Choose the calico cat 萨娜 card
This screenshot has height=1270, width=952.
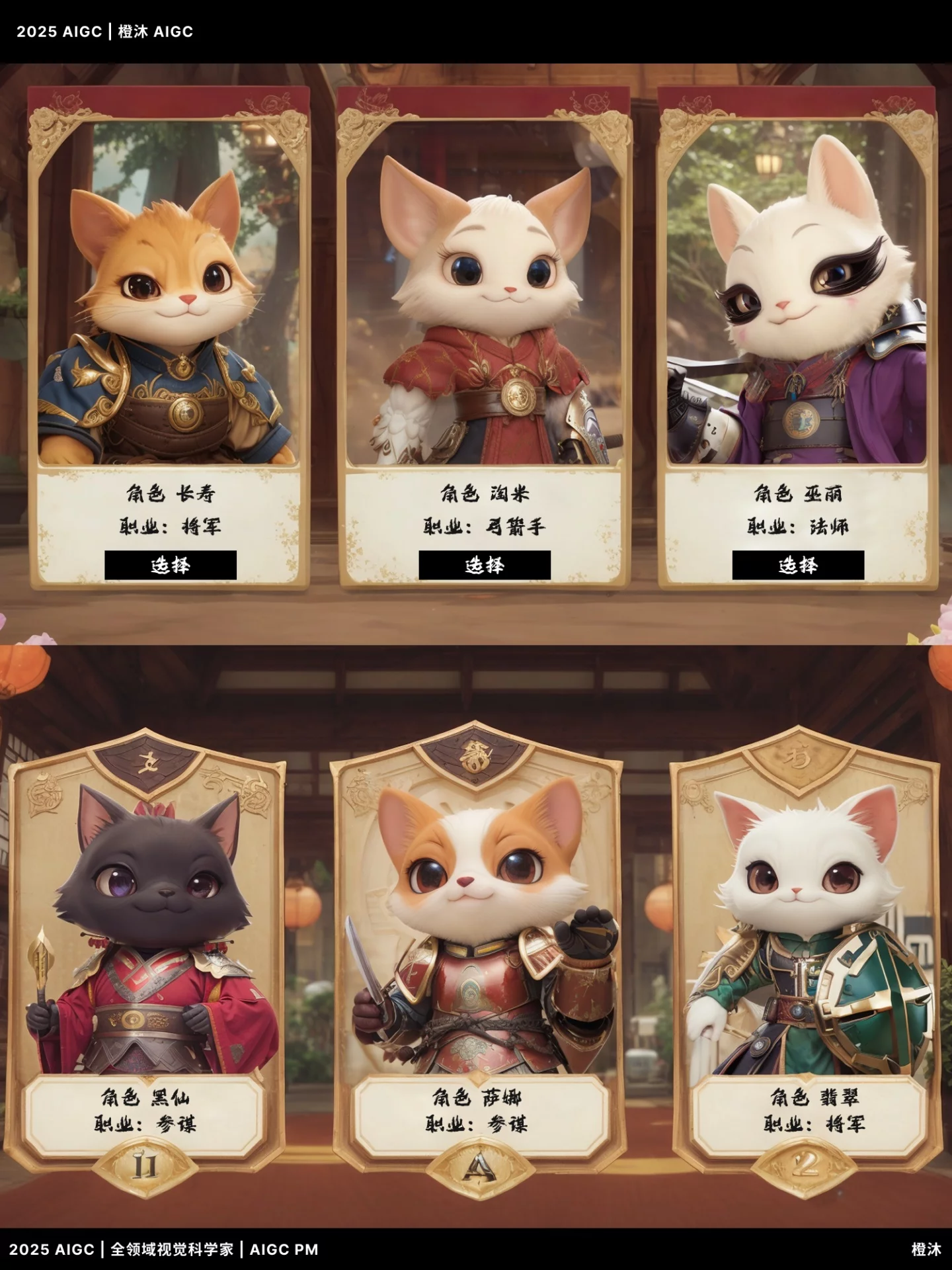(478, 939)
